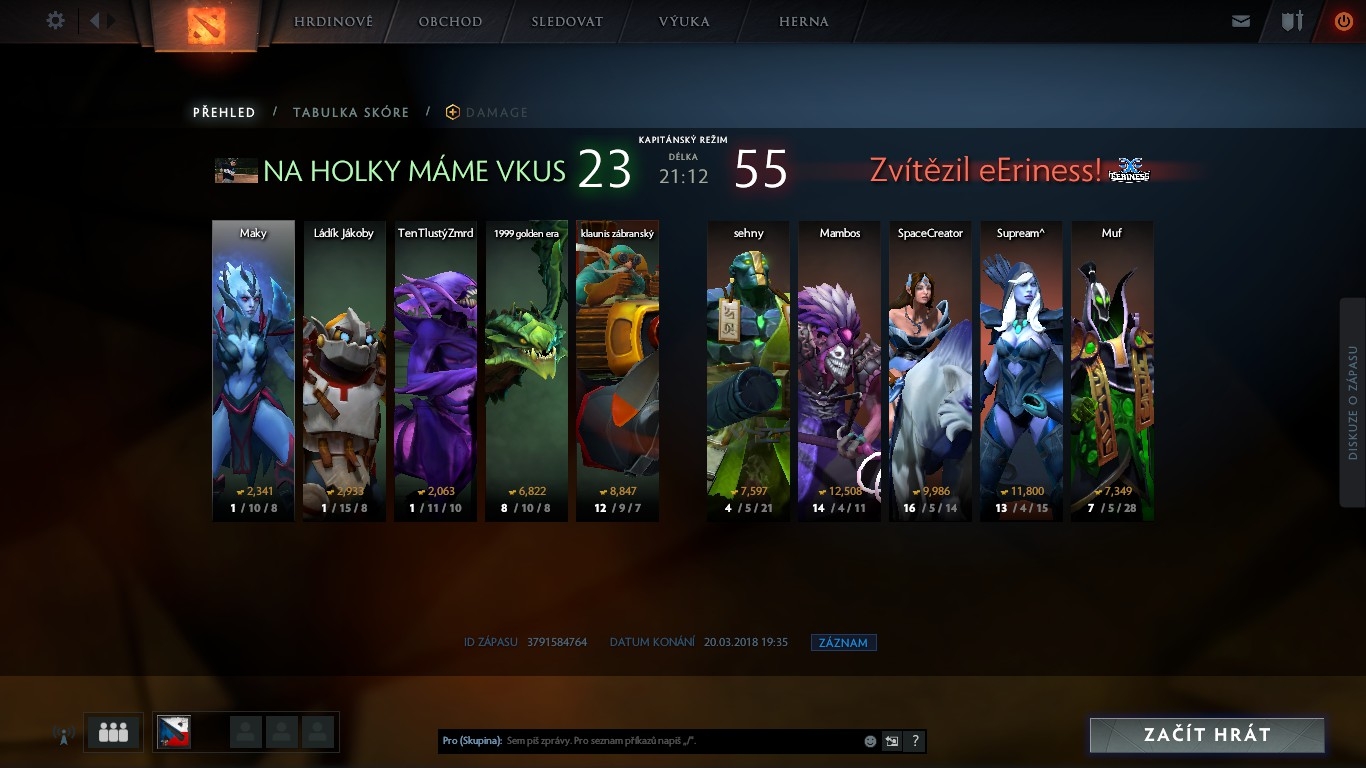
Task: Open the mail envelope icon
Action: pos(1241,21)
